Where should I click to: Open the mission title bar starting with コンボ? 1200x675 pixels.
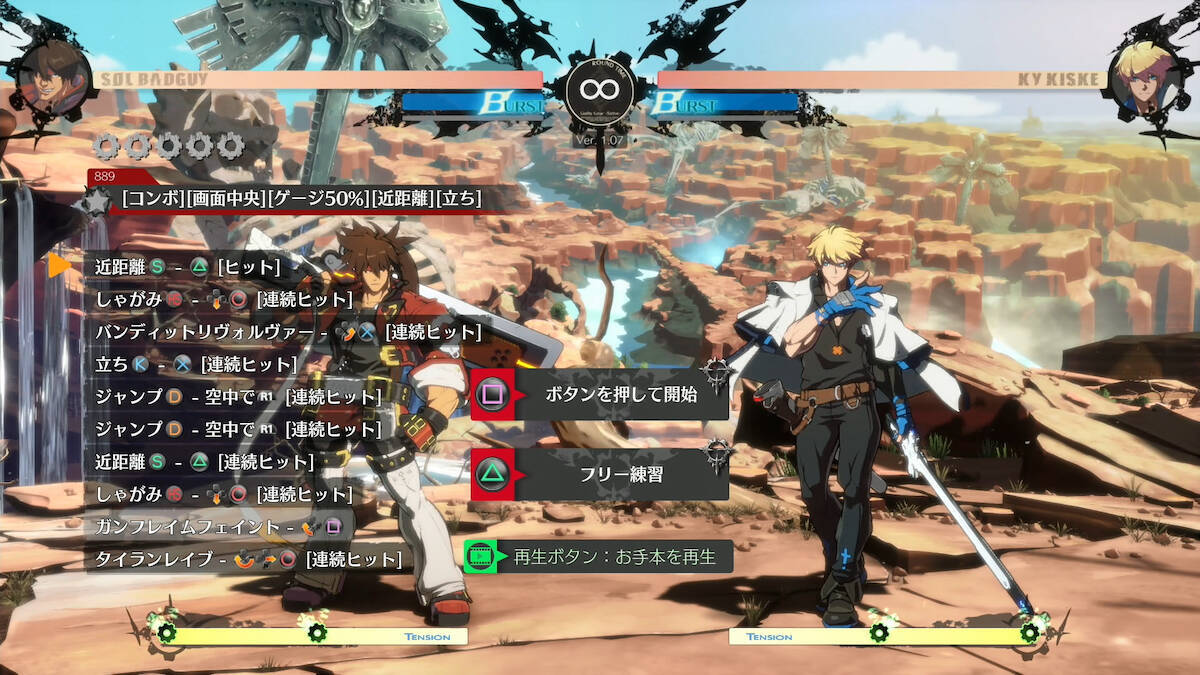[301, 199]
